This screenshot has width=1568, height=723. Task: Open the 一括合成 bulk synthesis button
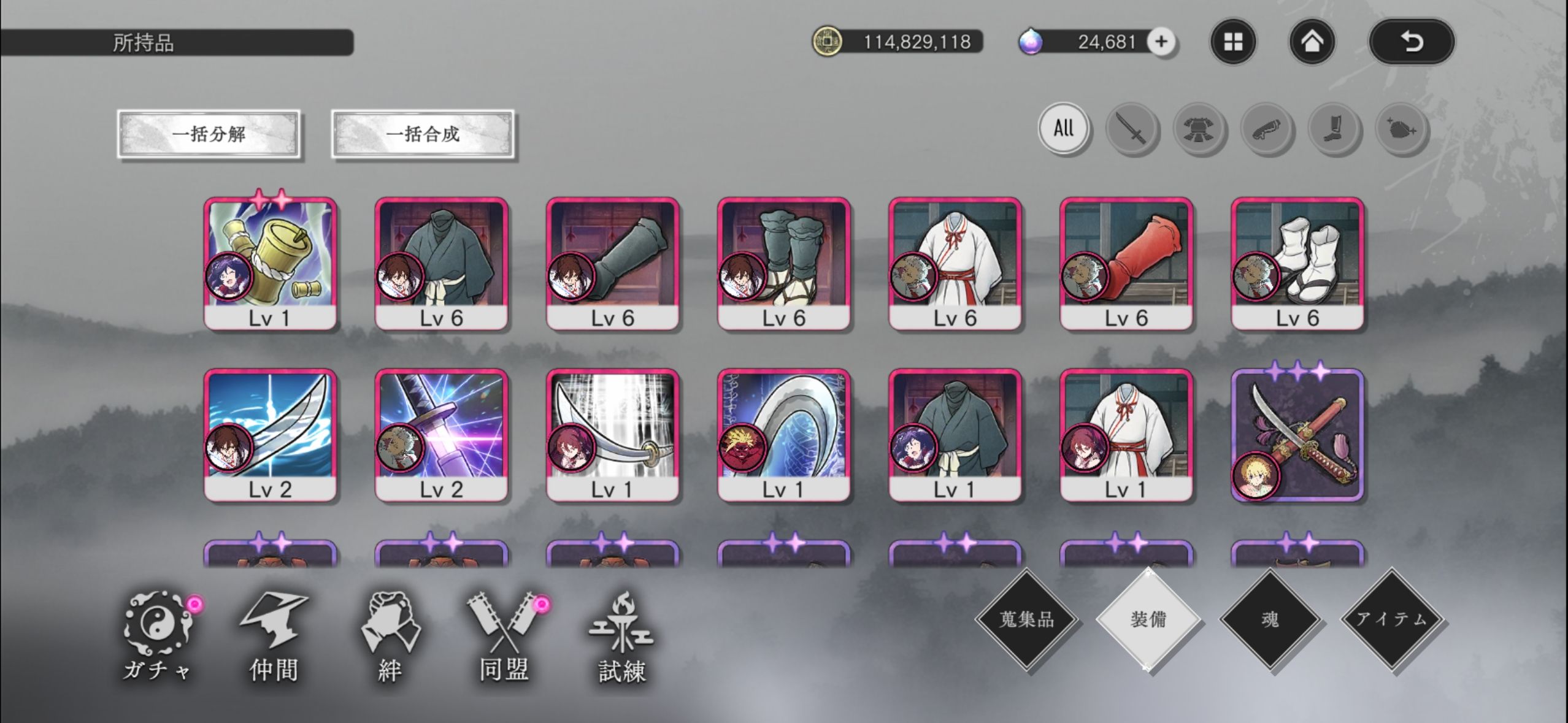coord(423,134)
